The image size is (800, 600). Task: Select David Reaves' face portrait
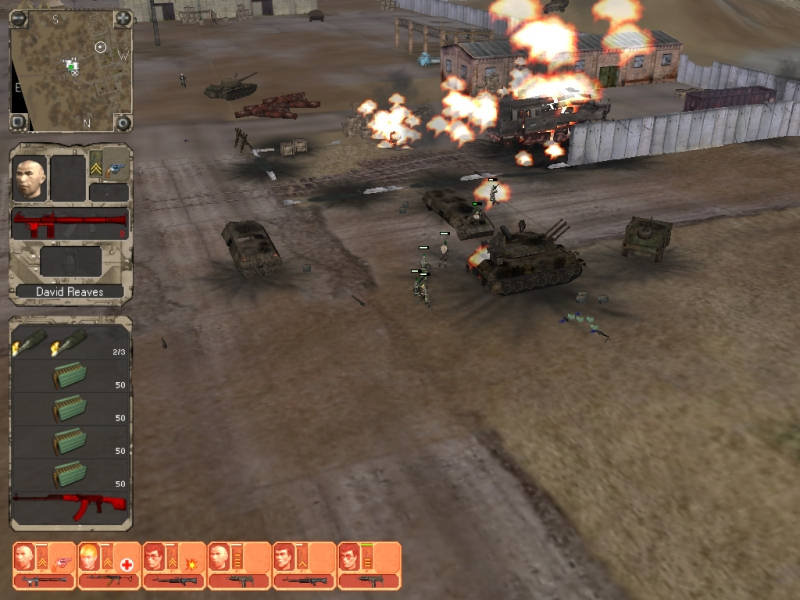click(x=30, y=178)
